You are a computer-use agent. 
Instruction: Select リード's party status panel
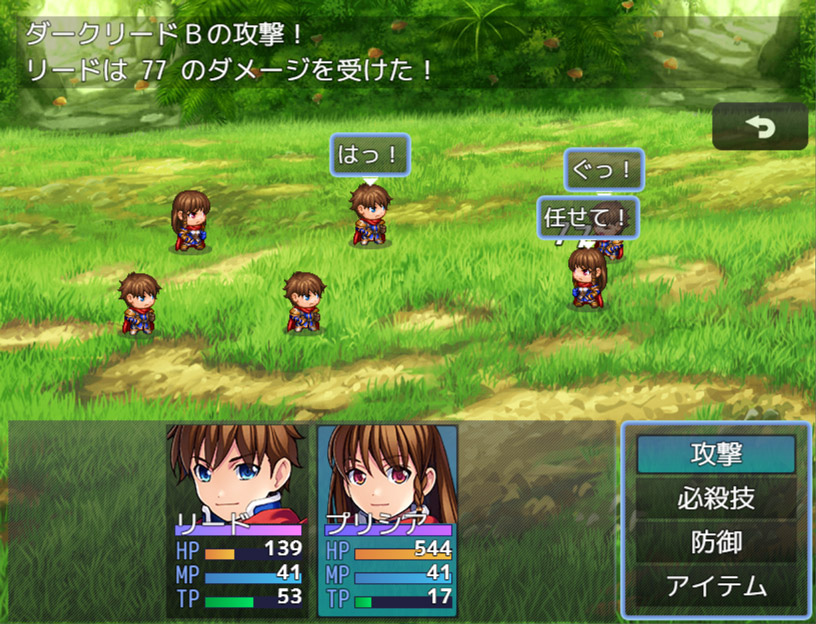237,520
